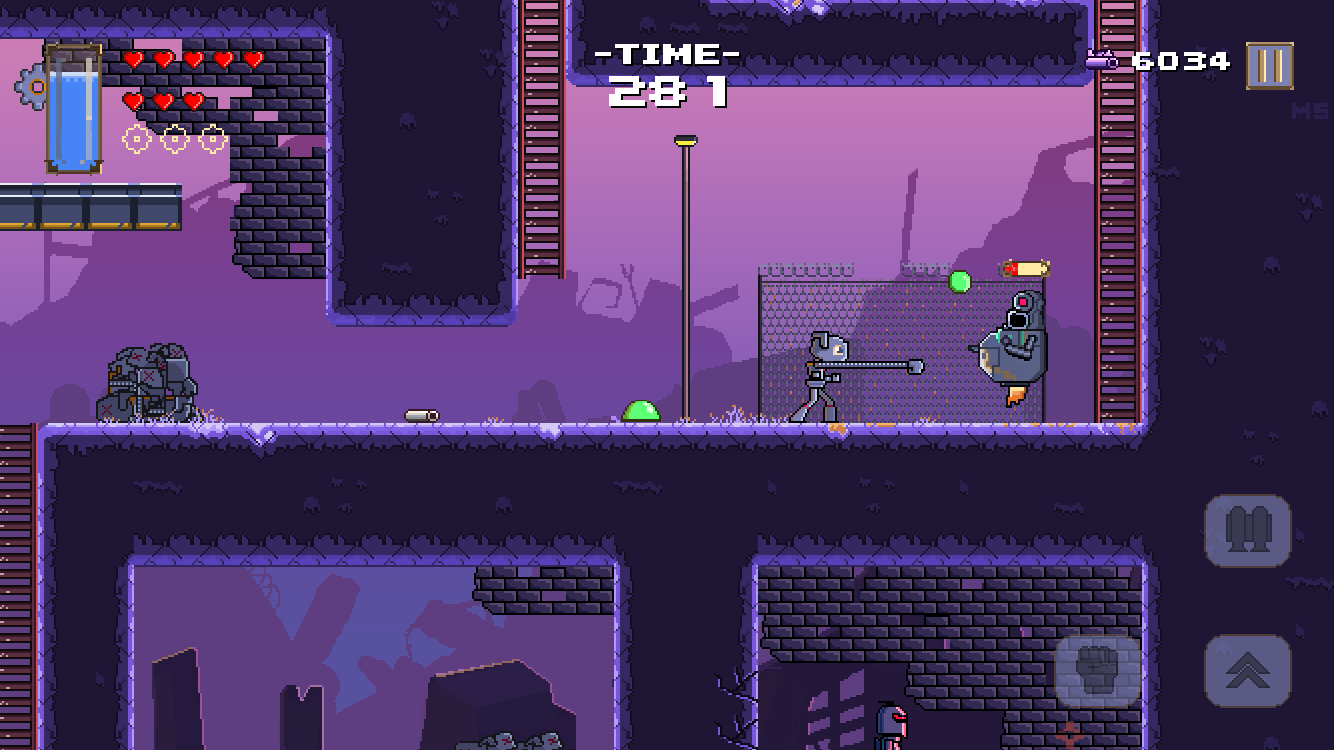
Task: Tap the fist melee attack button
Action: 1097,671
